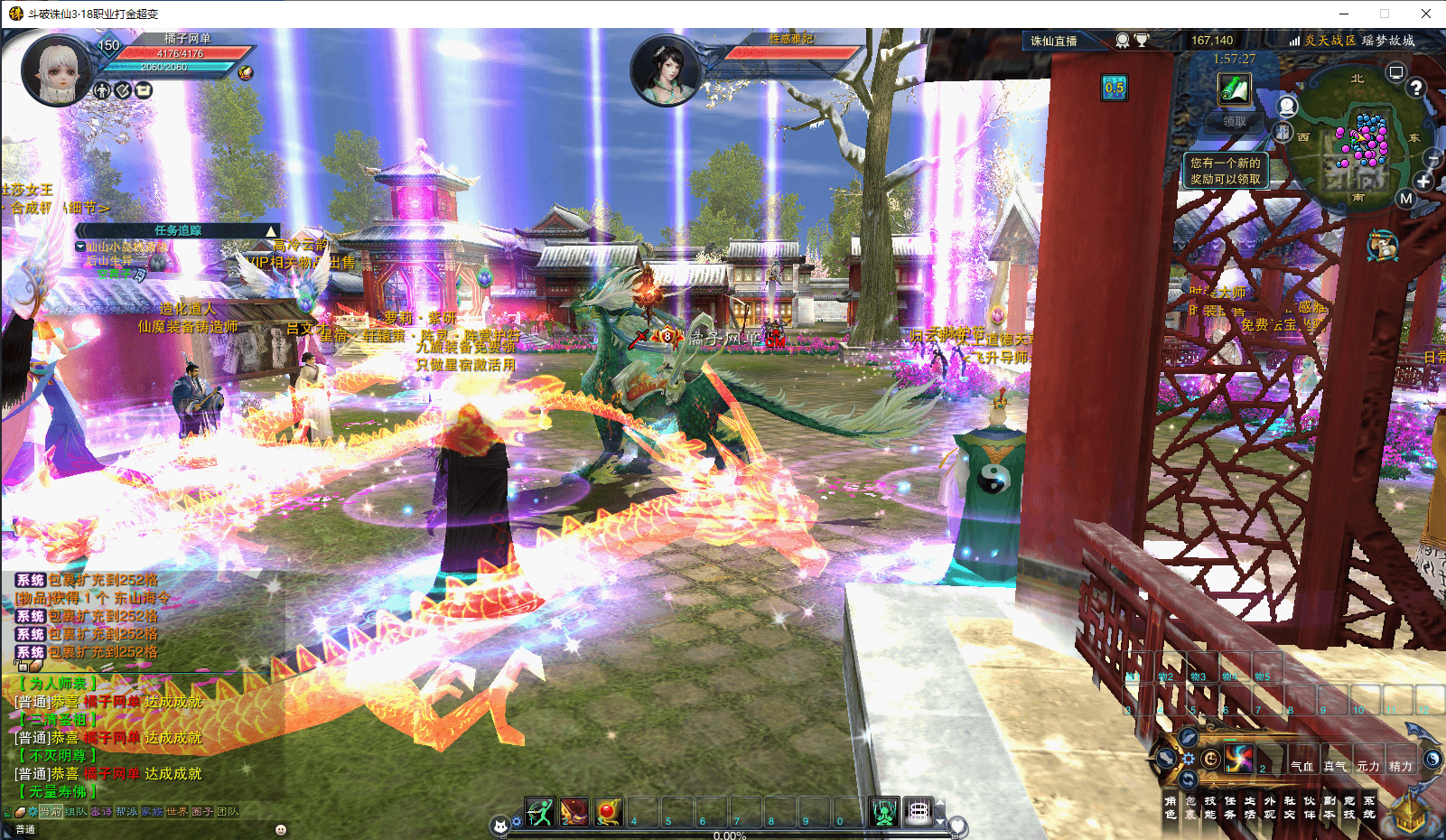Open the 诛仙直播 live stream panel

(1054, 41)
